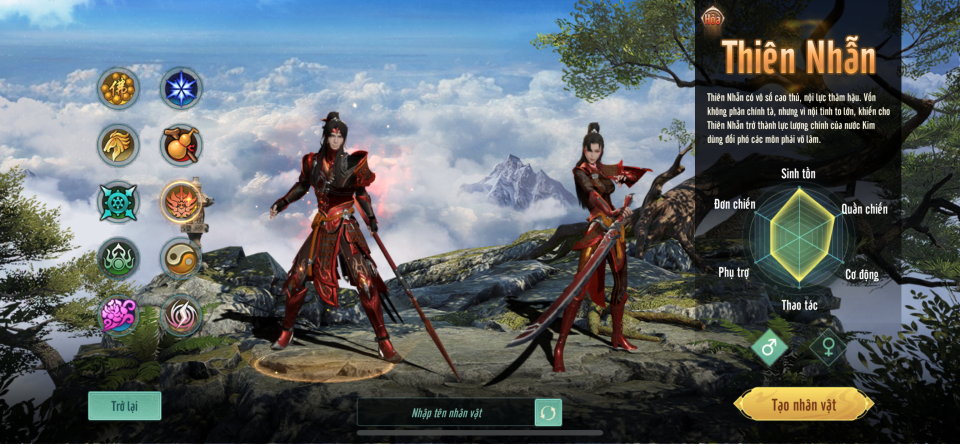
Task: Click the Tạo nhân vật create button
Action: [803, 405]
